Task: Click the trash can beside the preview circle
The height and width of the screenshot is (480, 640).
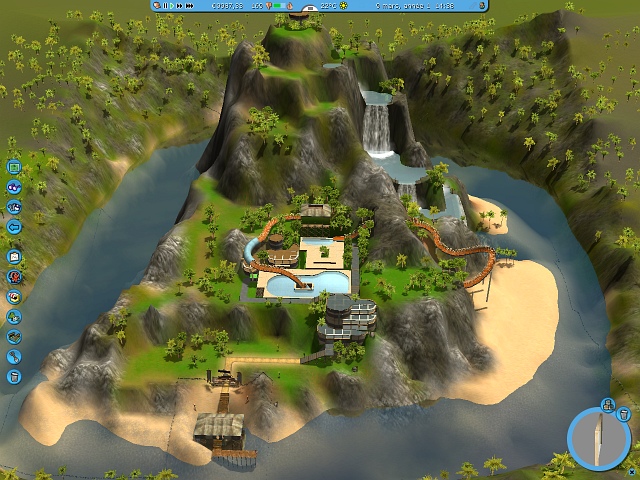Action: pyautogui.click(x=622, y=412)
